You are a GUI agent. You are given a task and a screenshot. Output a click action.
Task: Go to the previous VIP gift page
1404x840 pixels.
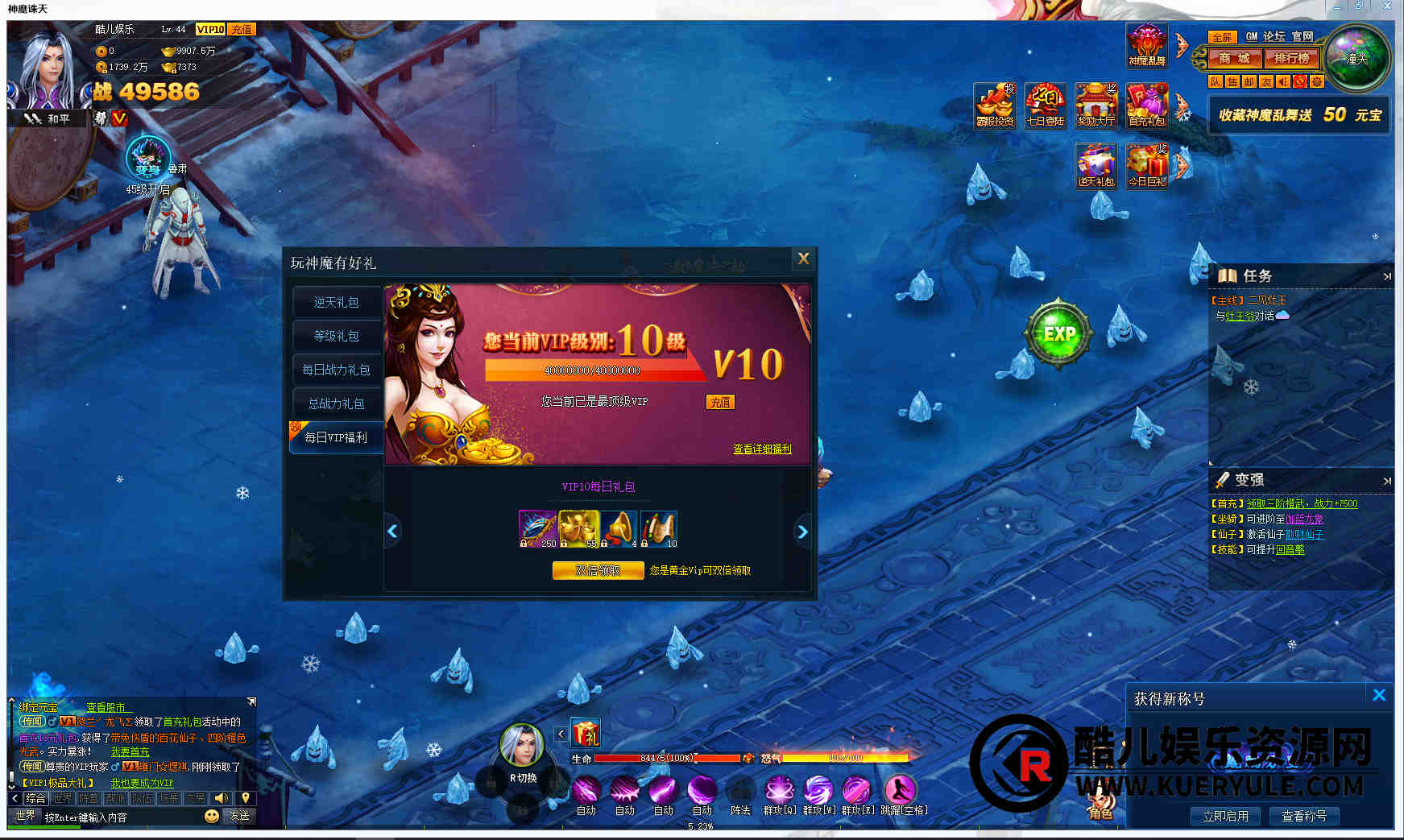(x=393, y=532)
